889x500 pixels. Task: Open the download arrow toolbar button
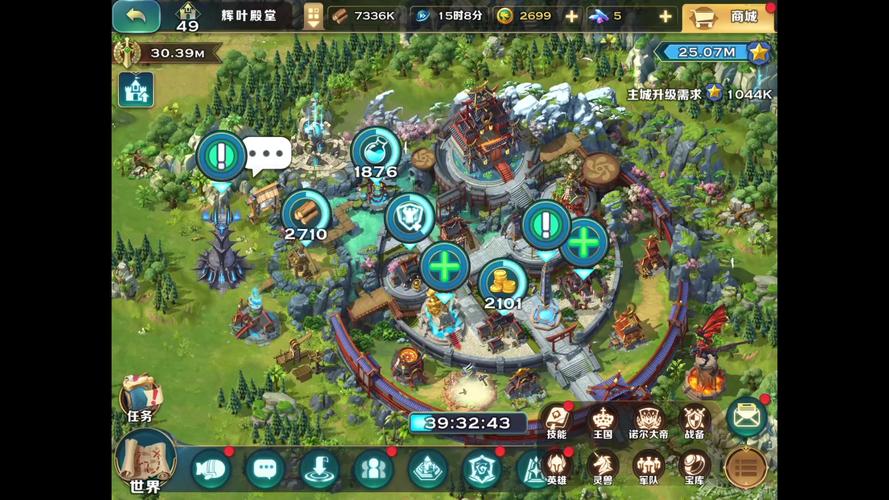coord(318,468)
